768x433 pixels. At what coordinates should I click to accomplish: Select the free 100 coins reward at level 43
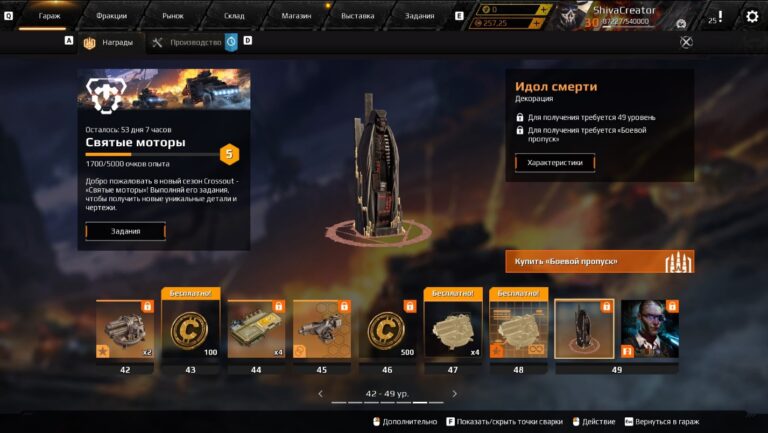(190, 329)
